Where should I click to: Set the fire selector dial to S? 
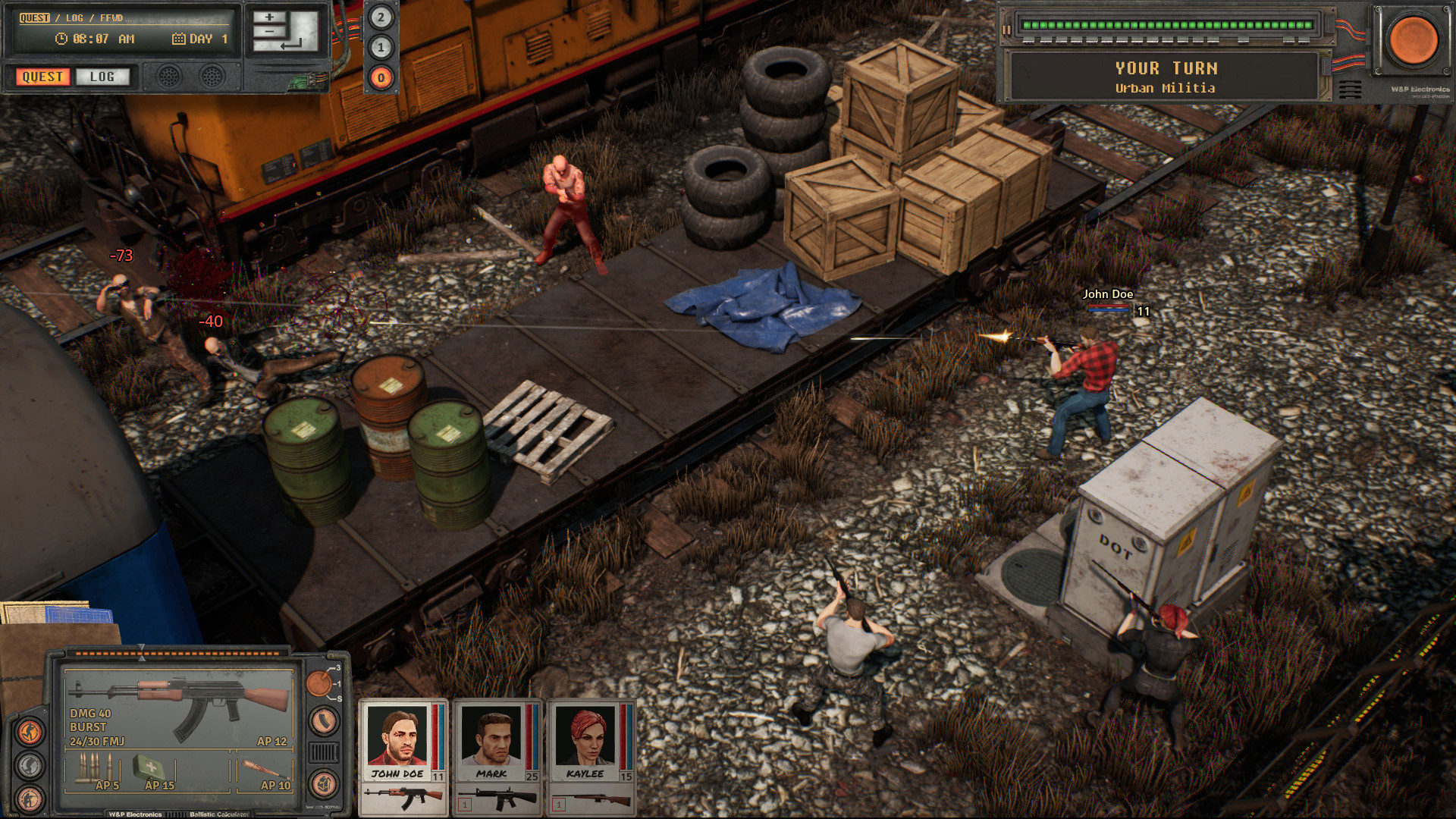click(x=338, y=699)
